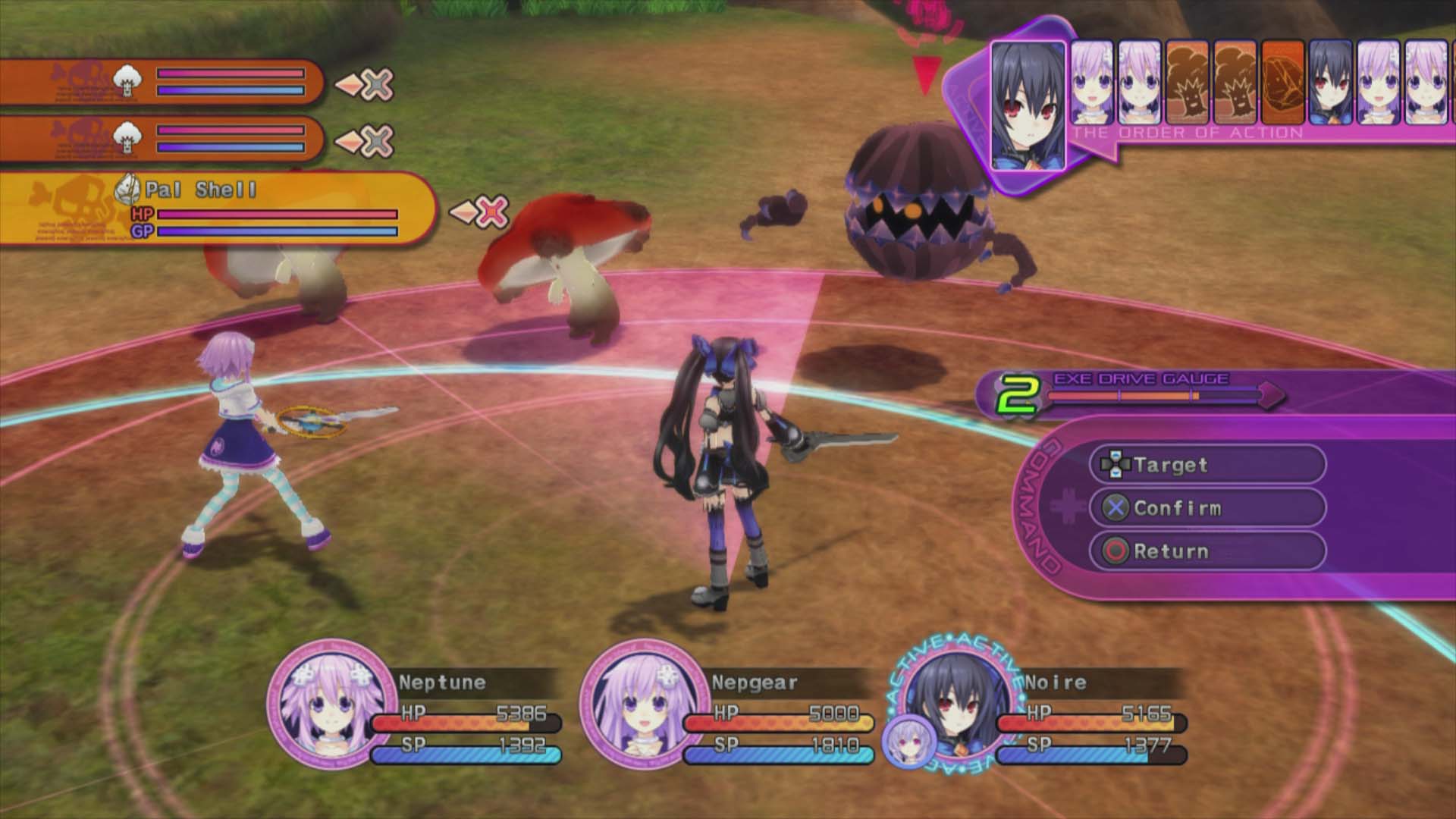The image size is (1456, 819).
Task: Select the Pal Shell skull icon beside its name
Action: (x=127, y=190)
